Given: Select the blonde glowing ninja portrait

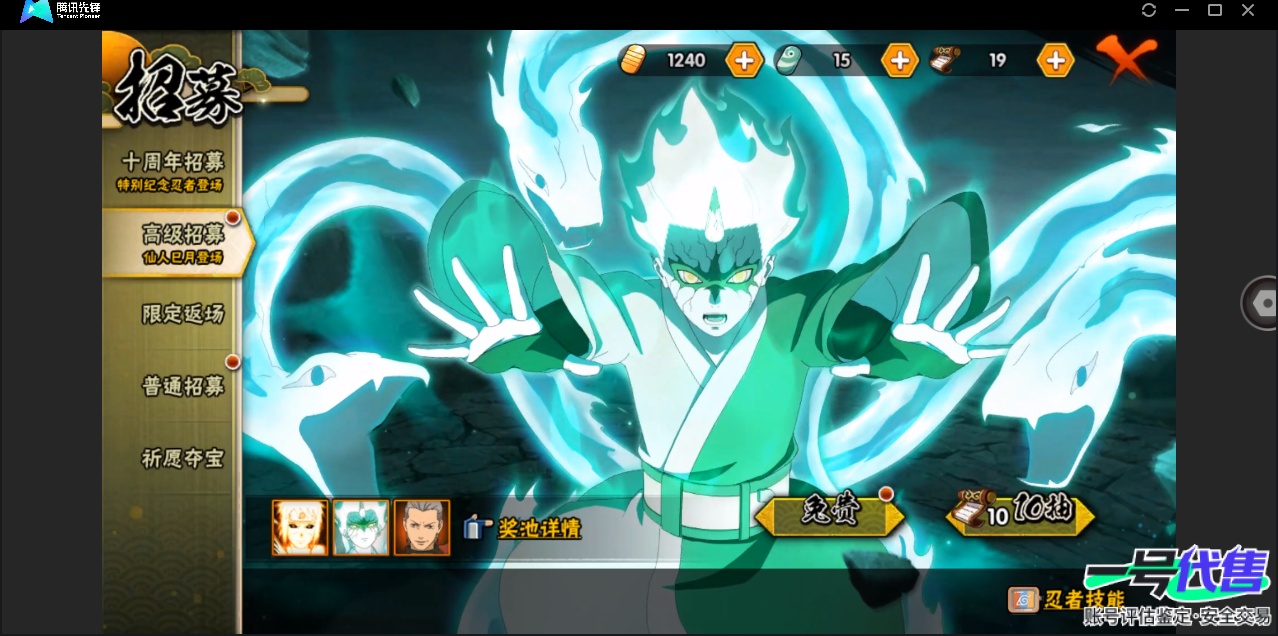Looking at the screenshot, I should 300,527.
